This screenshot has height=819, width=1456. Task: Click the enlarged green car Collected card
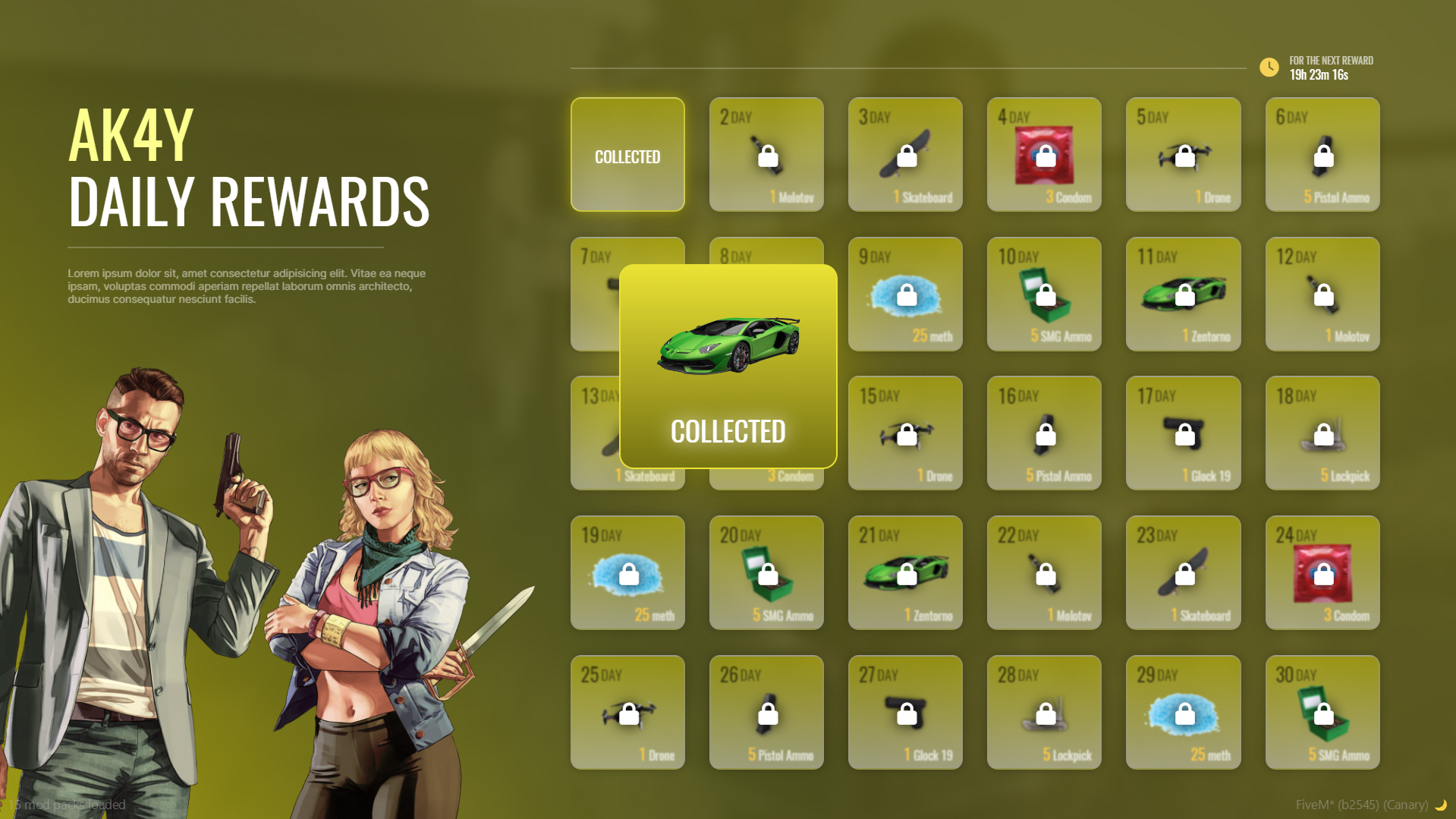(x=728, y=366)
